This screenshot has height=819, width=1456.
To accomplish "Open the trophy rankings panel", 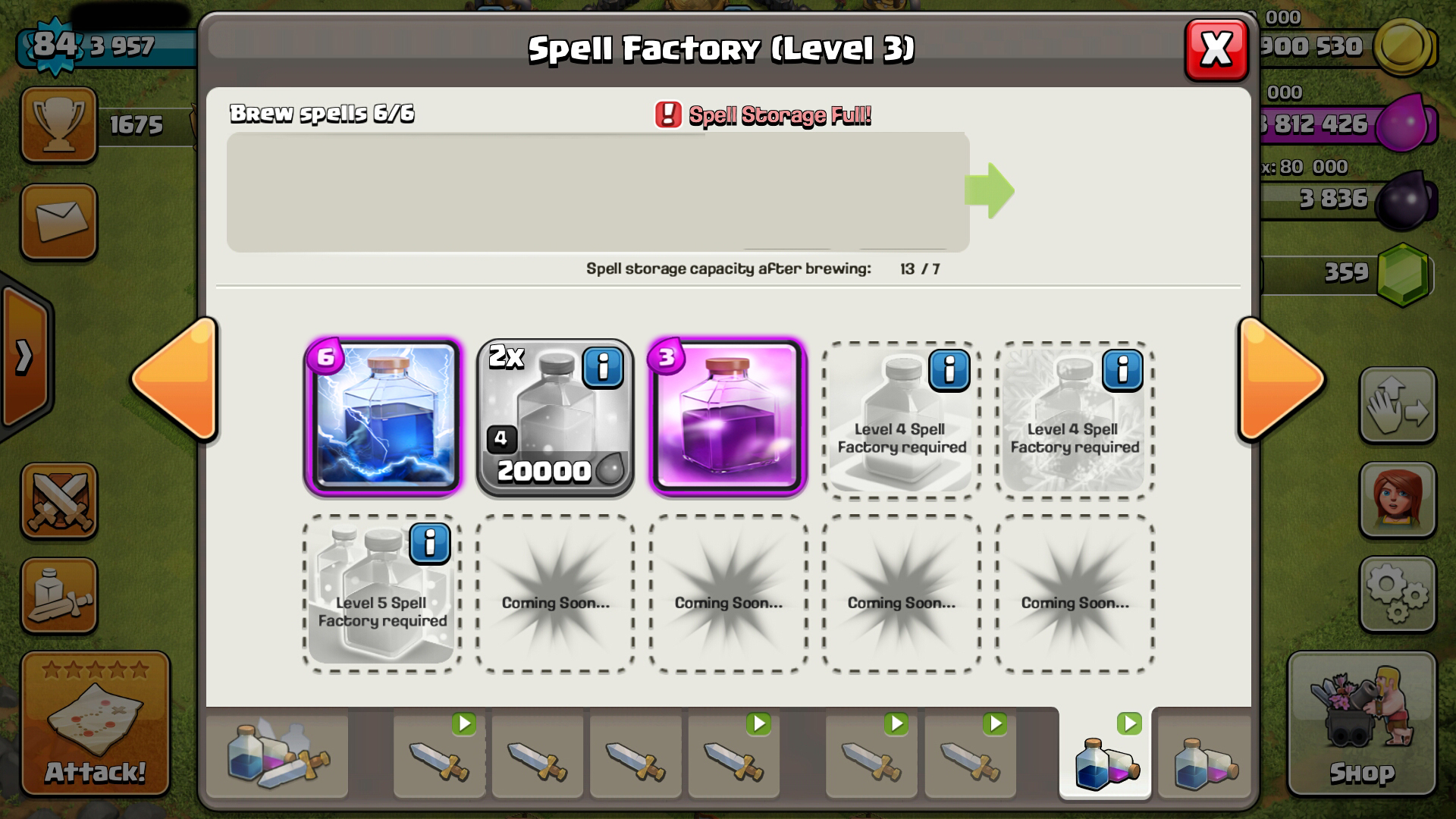I will 58,125.
